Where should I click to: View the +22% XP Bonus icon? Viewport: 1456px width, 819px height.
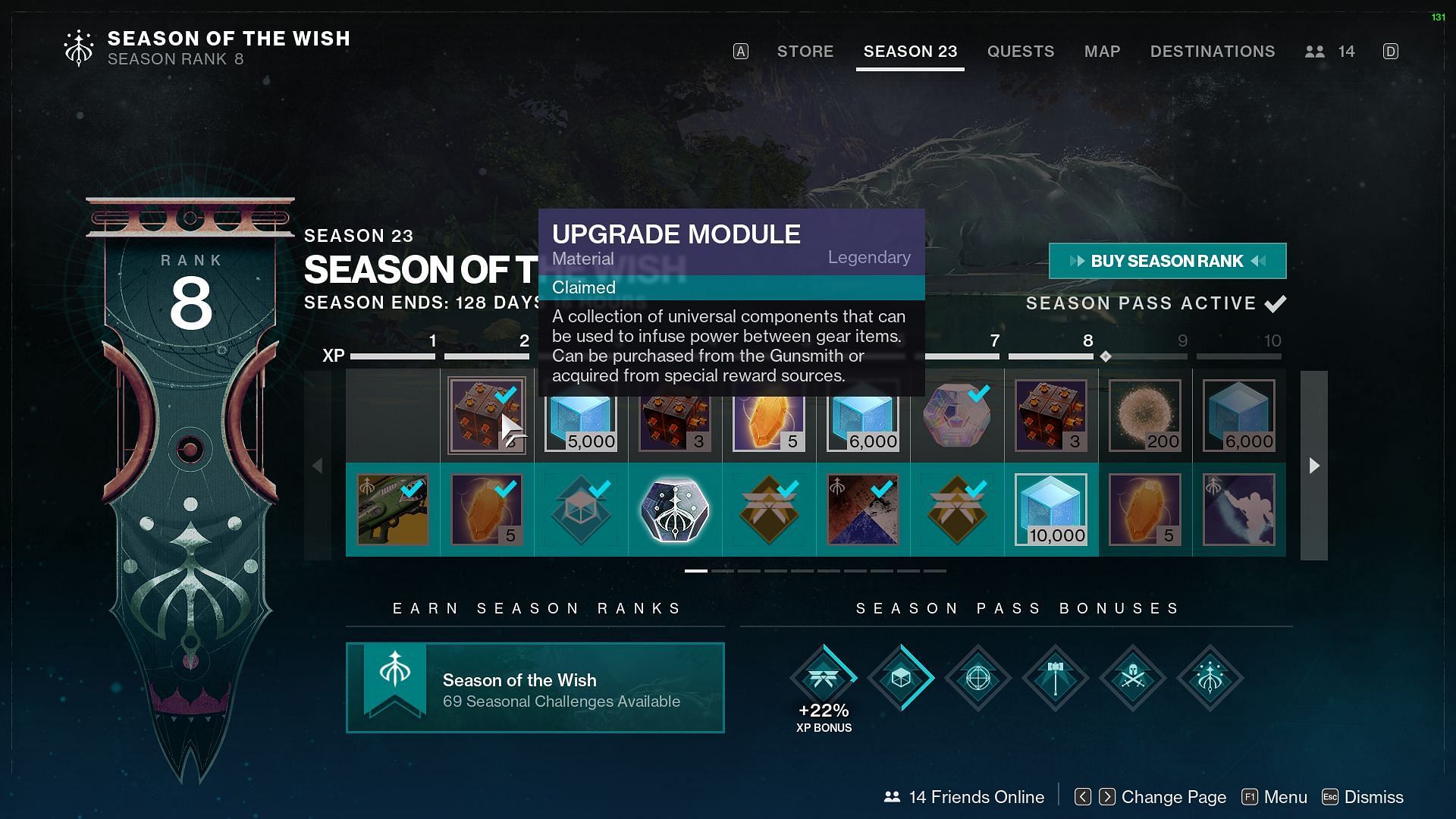824,678
